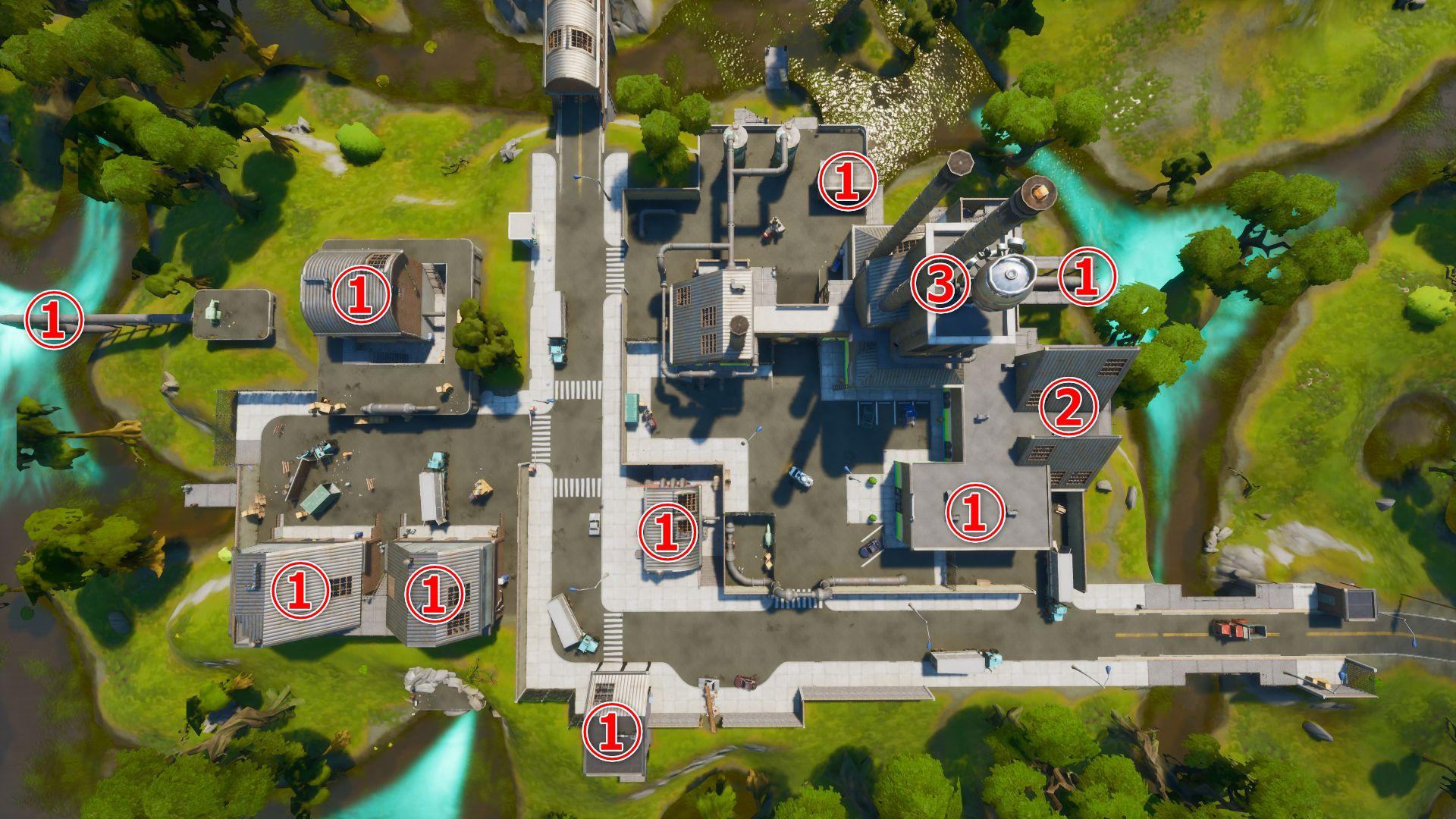Click marker 1 on the pipe over the waterfall

point(53,320)
